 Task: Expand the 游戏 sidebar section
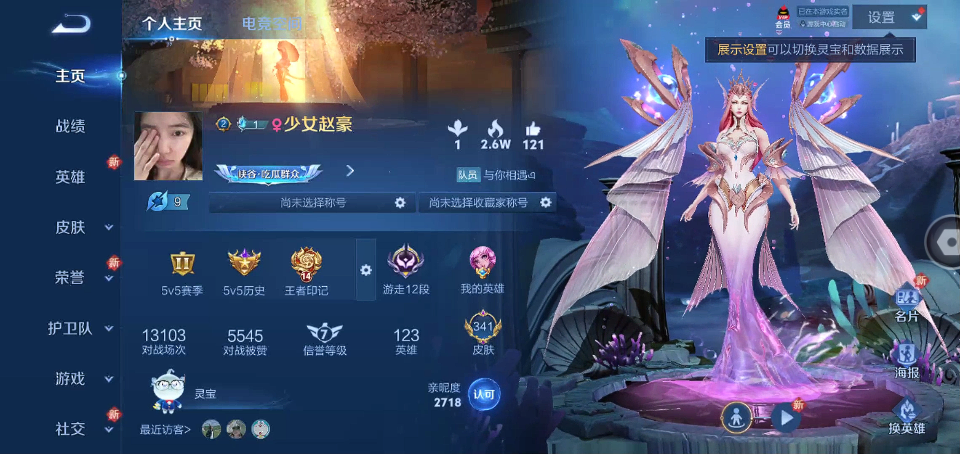pyautogui.click(x=70, y=378)
